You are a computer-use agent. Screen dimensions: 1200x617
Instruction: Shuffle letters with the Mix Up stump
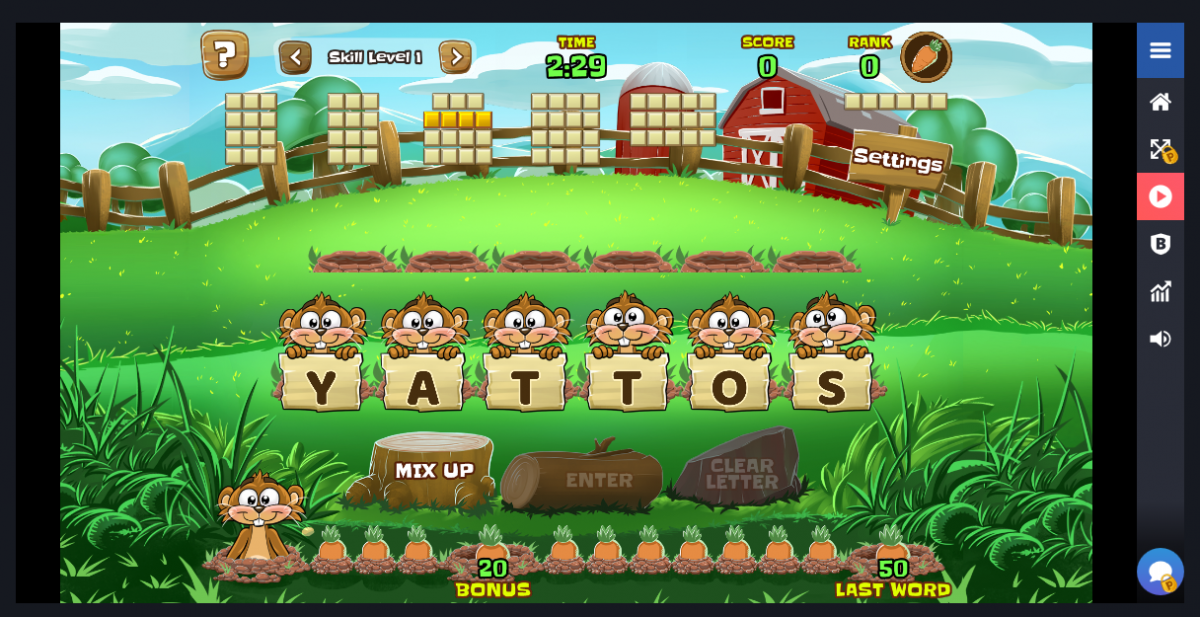(434, 470)
